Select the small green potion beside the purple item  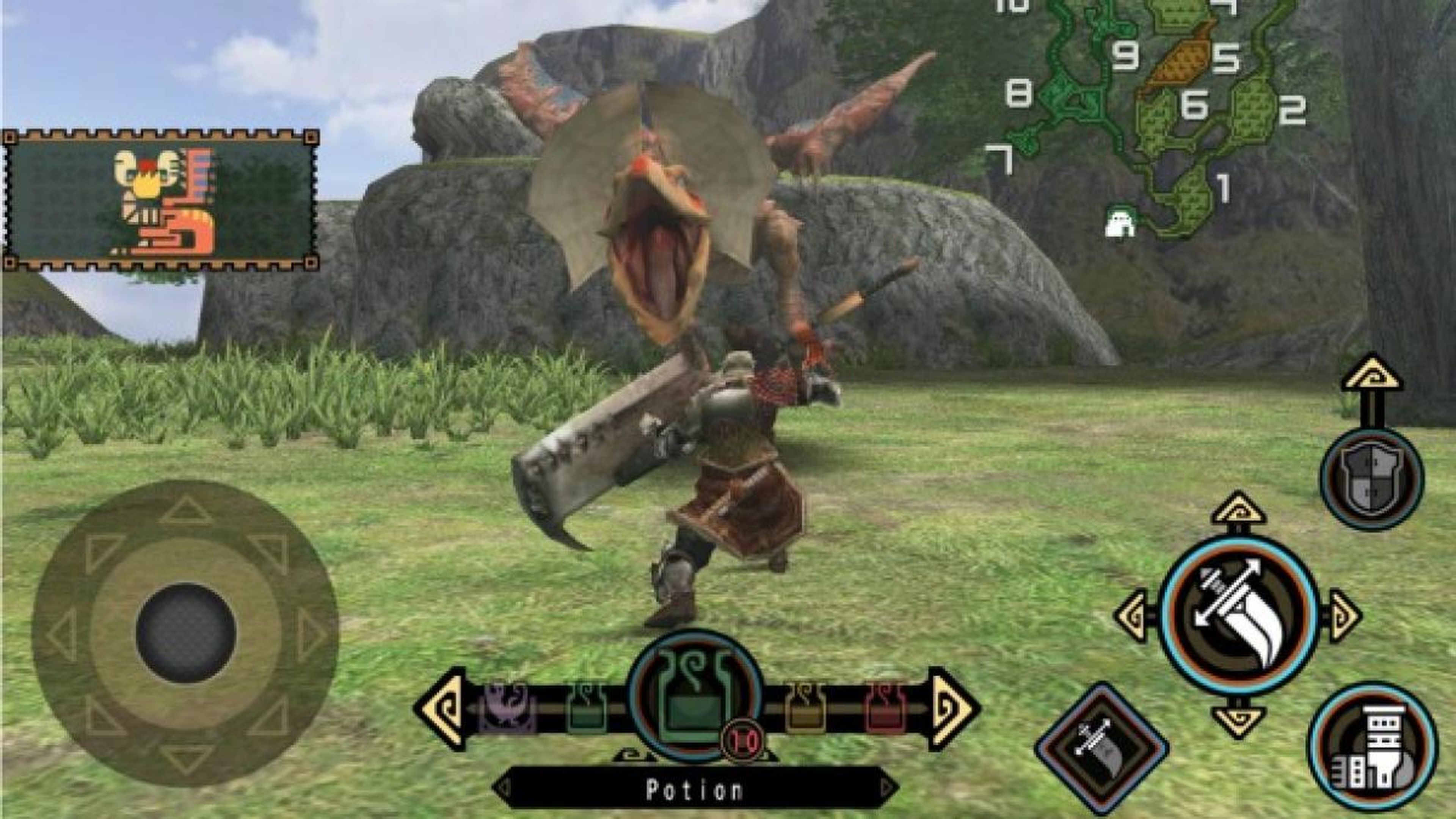coord(587,708)
